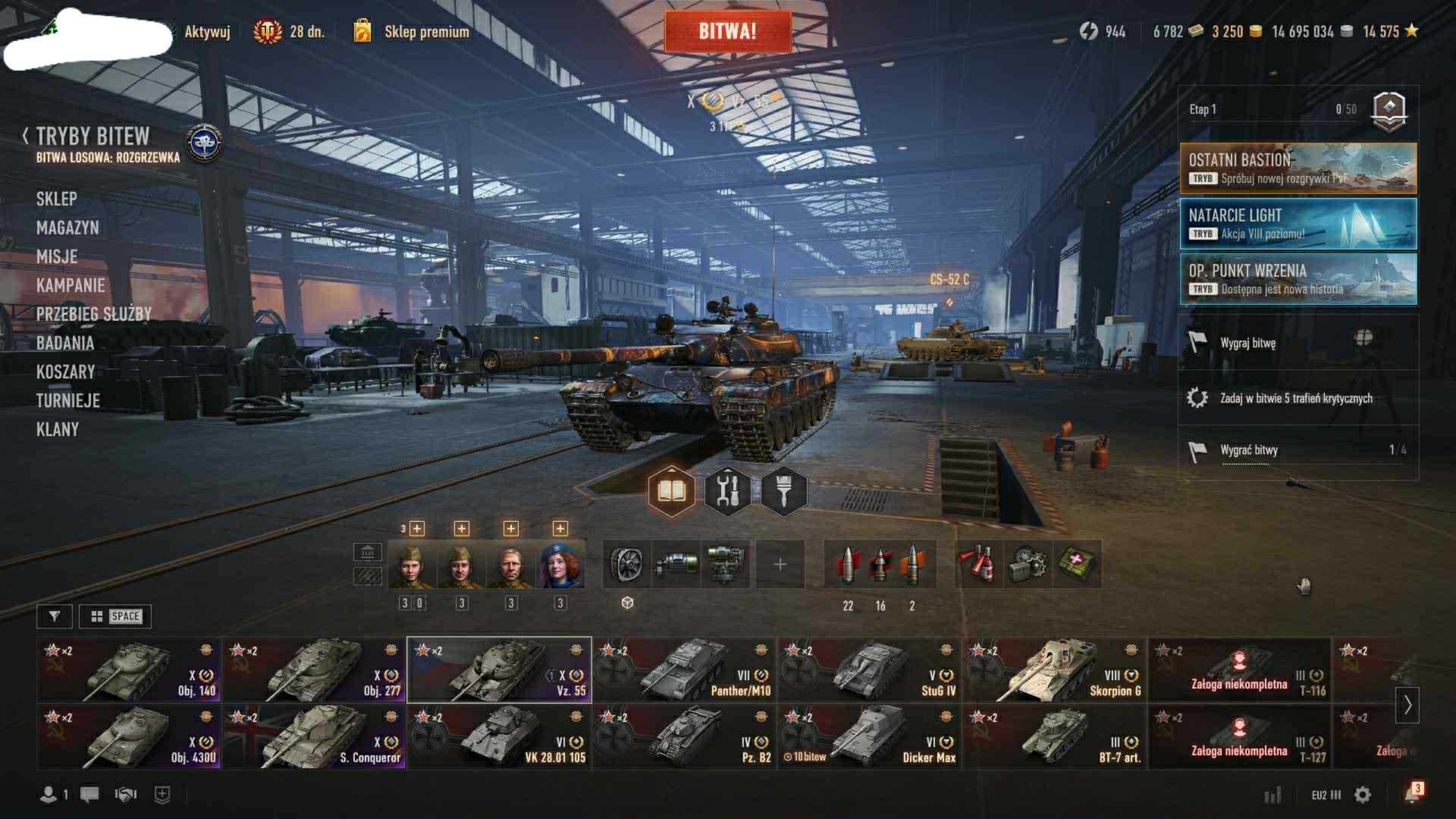The width and height of the screenshot is (1456, 819).
Task: Open the KLANY menu entry
Action: point(57,430)
